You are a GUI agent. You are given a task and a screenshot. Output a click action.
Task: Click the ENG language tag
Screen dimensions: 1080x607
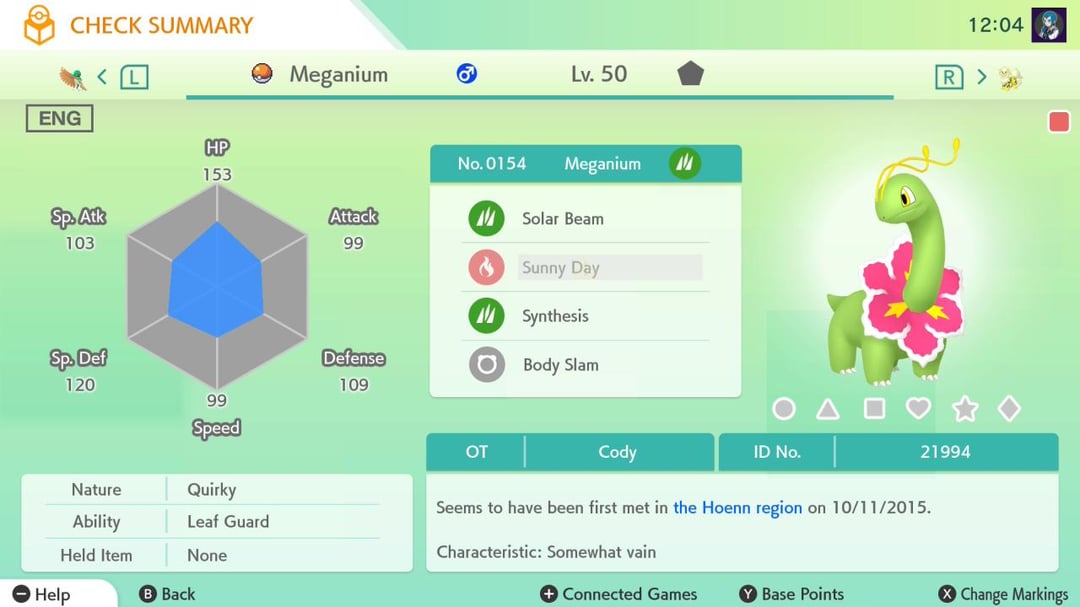[59, 119]
